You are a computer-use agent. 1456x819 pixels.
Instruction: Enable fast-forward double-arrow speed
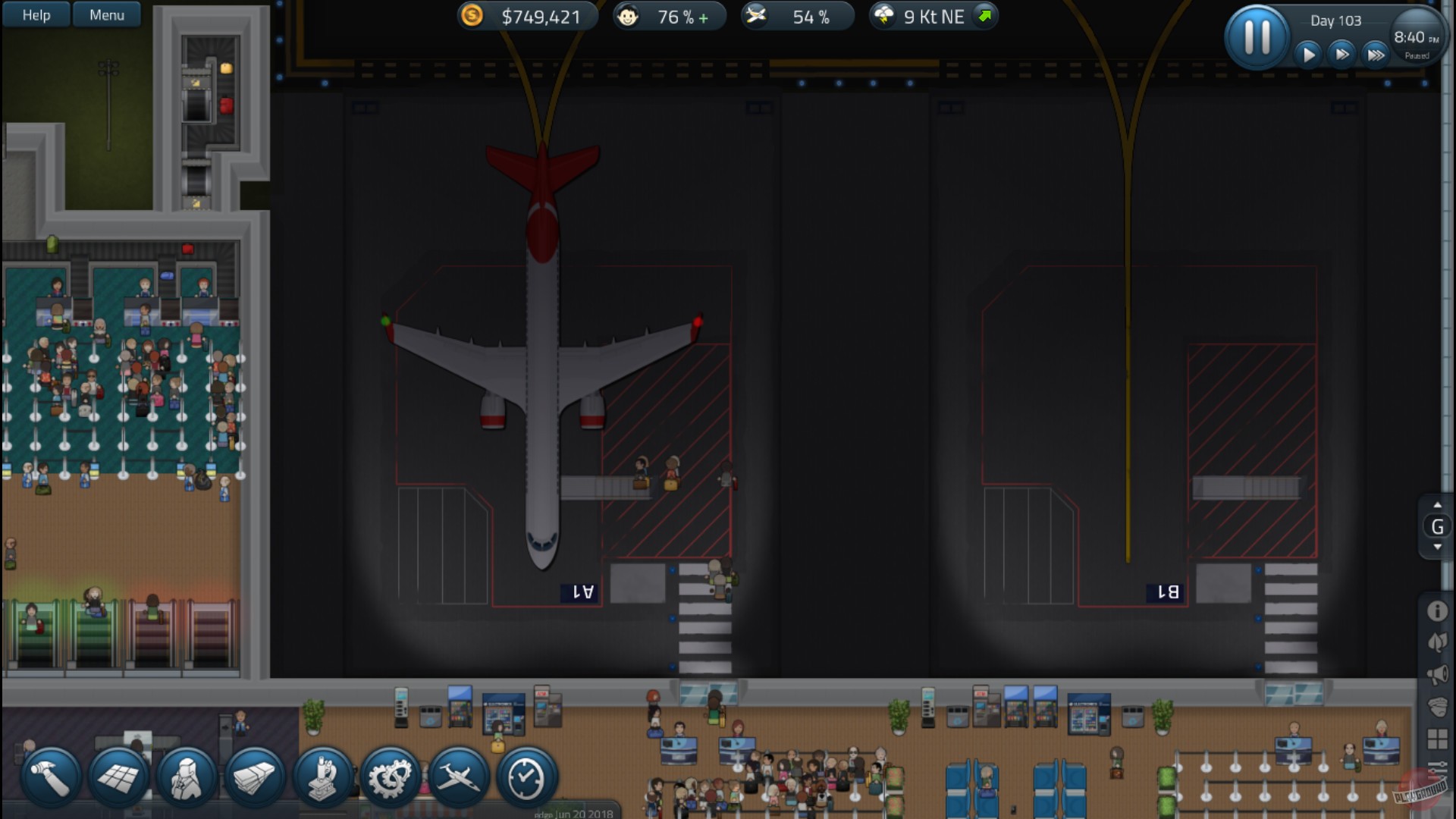1341,54
